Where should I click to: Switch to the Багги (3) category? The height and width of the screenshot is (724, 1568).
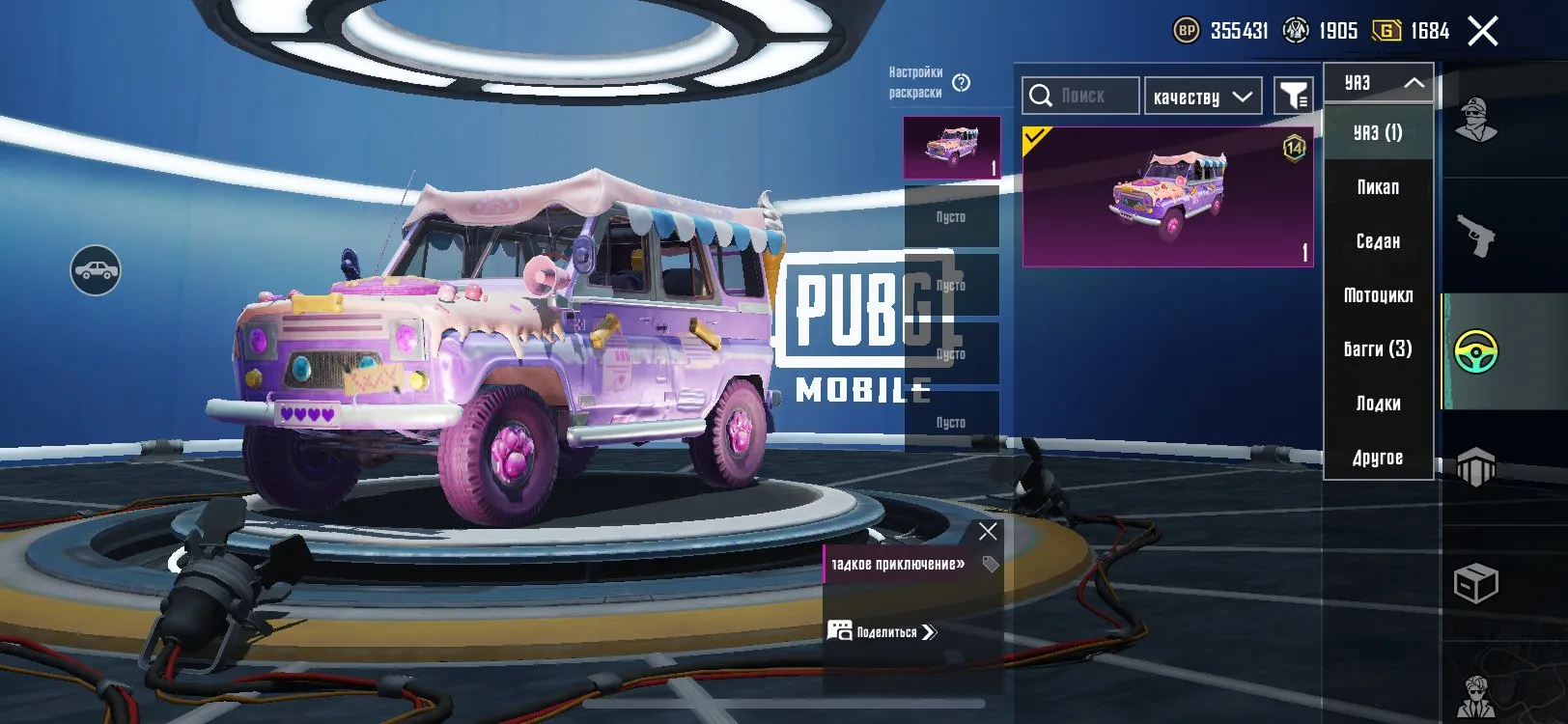(x=1379, y=349)
